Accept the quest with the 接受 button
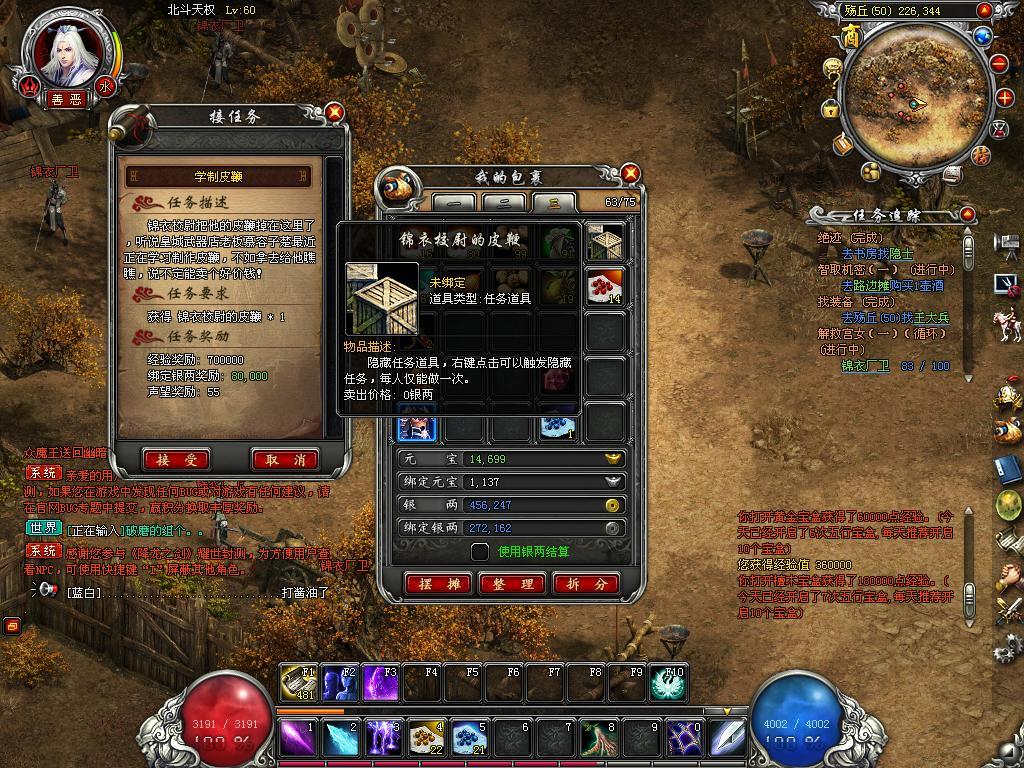The width and height of the screenshot is (1024, 768). click(176, 460)
